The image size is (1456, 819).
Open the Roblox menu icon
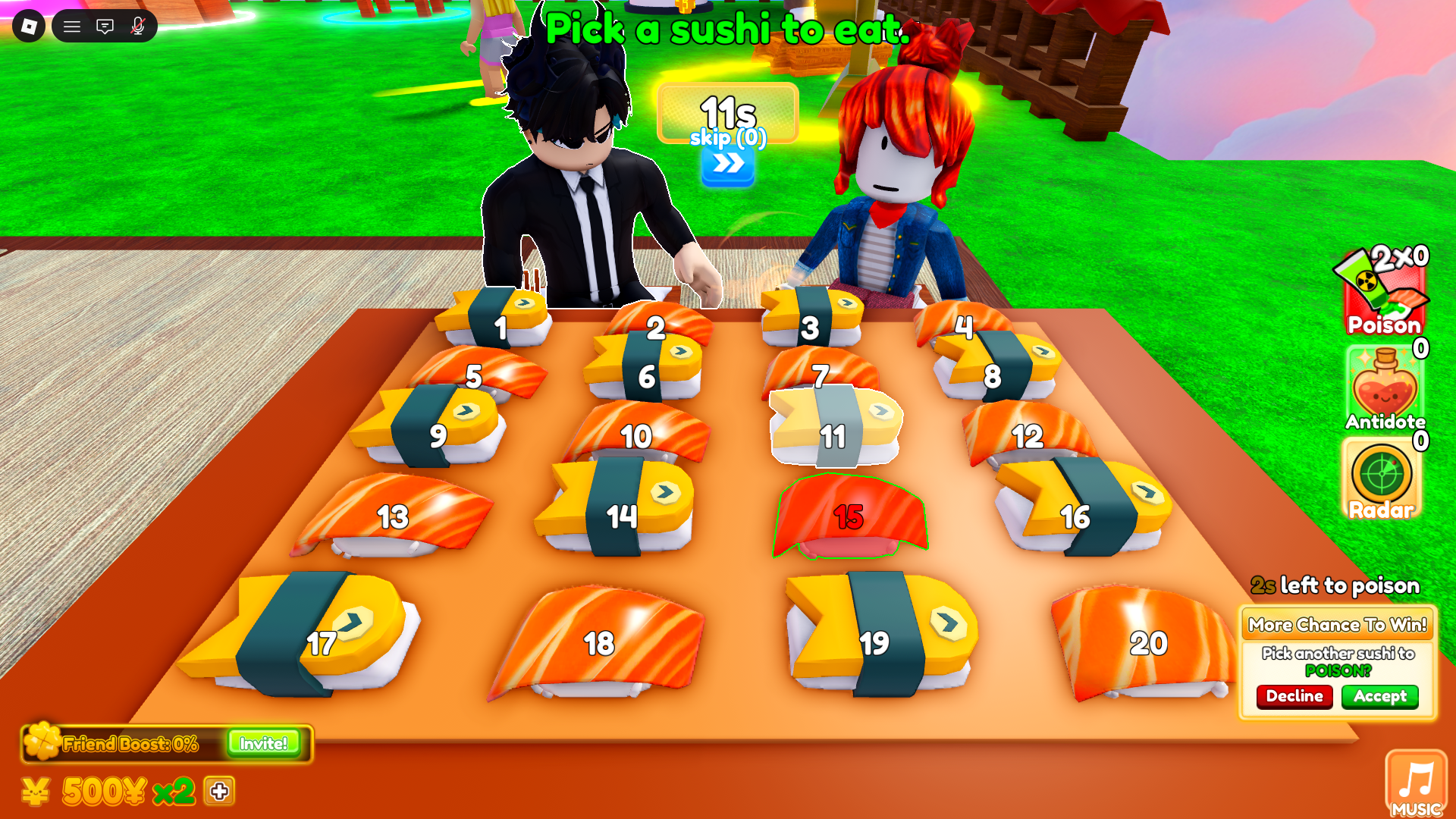[29, 26]
